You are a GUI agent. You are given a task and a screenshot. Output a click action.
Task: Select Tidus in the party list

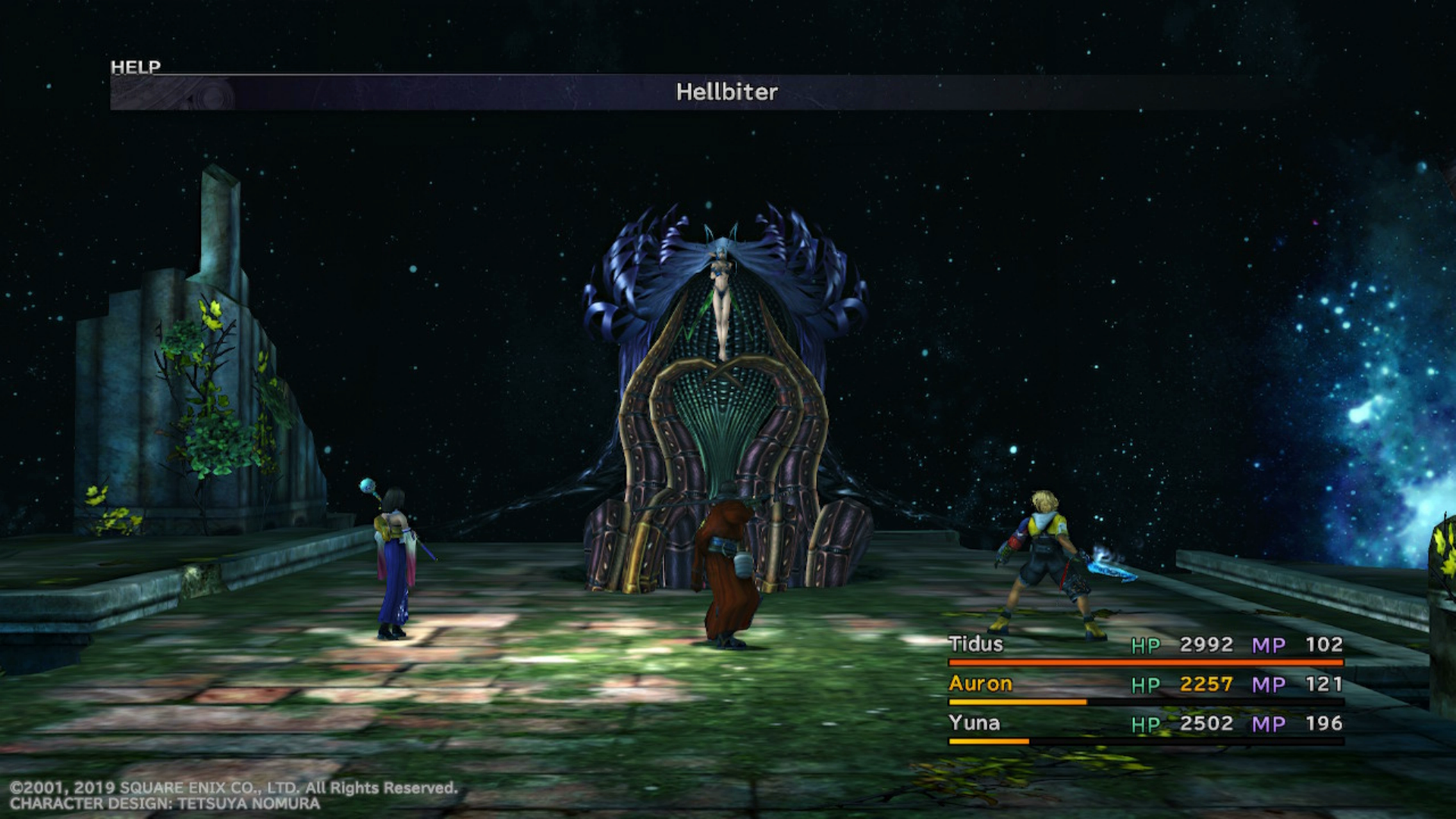pyautogui.click(x=976, y=645)
